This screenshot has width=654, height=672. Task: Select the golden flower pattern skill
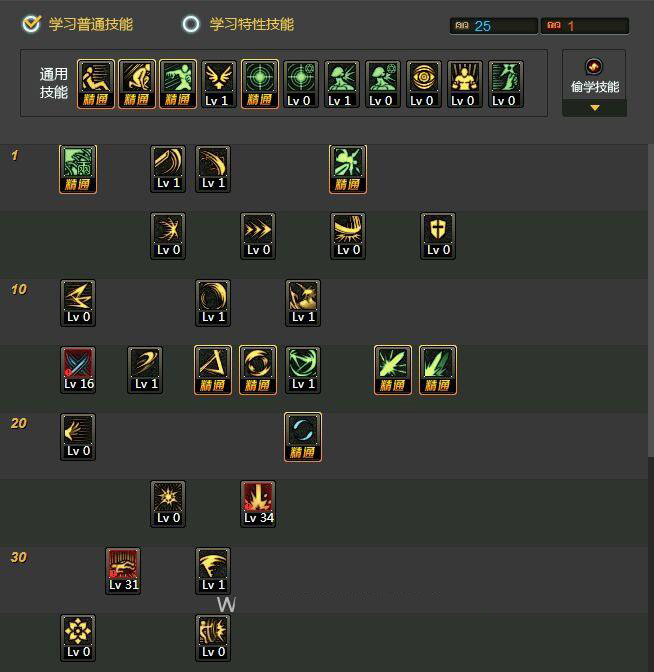(x=78, y=637)
